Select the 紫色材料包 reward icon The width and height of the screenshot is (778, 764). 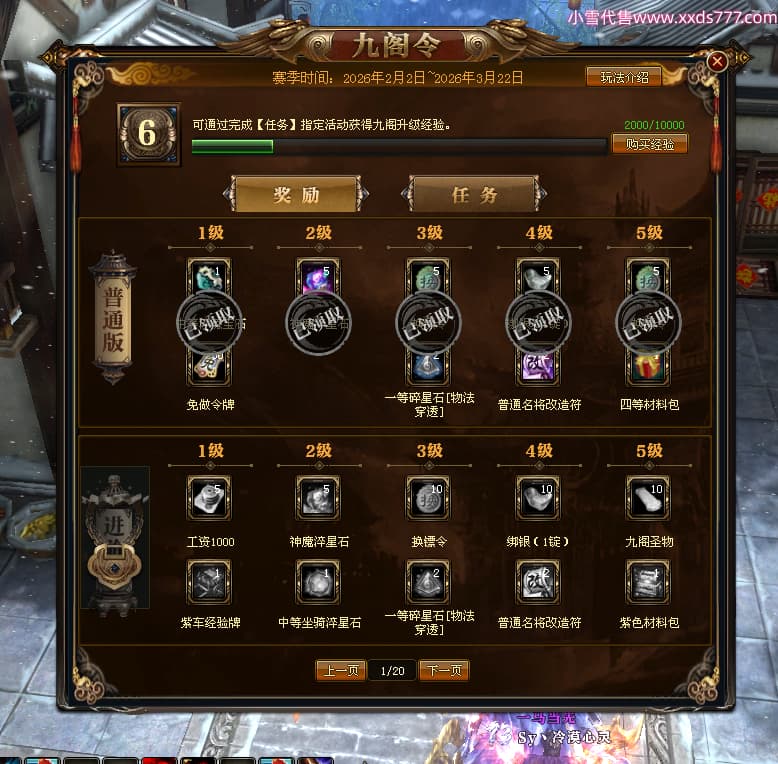click(x=648, y=581)
